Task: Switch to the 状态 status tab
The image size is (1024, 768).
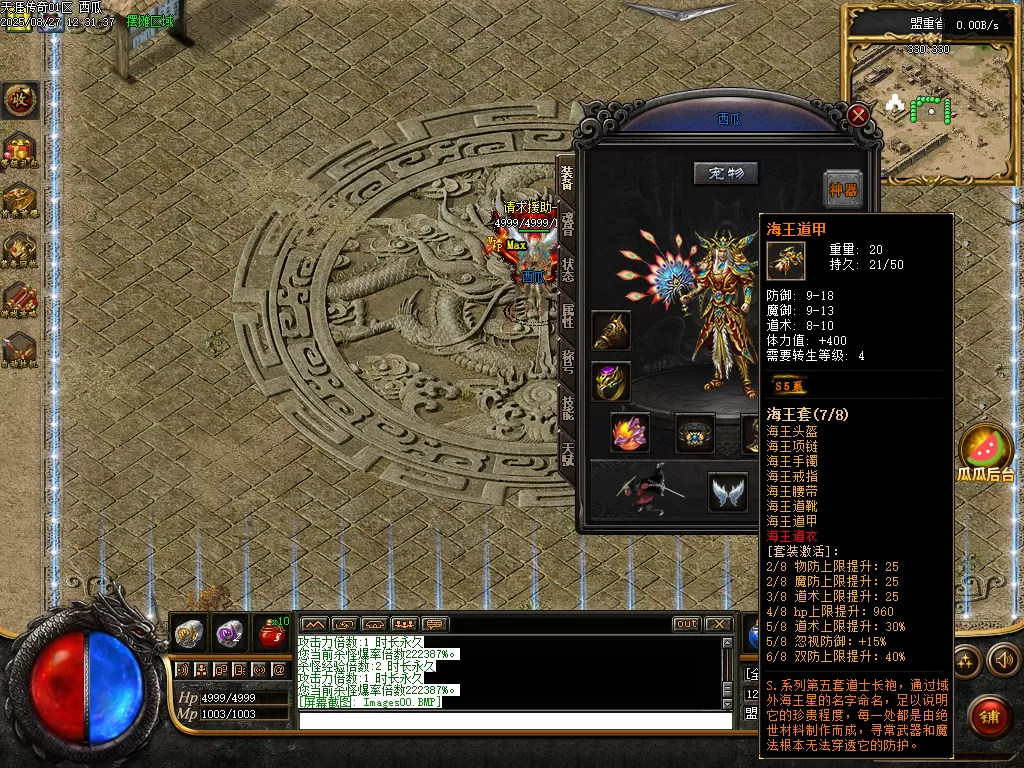Action: 567,270
